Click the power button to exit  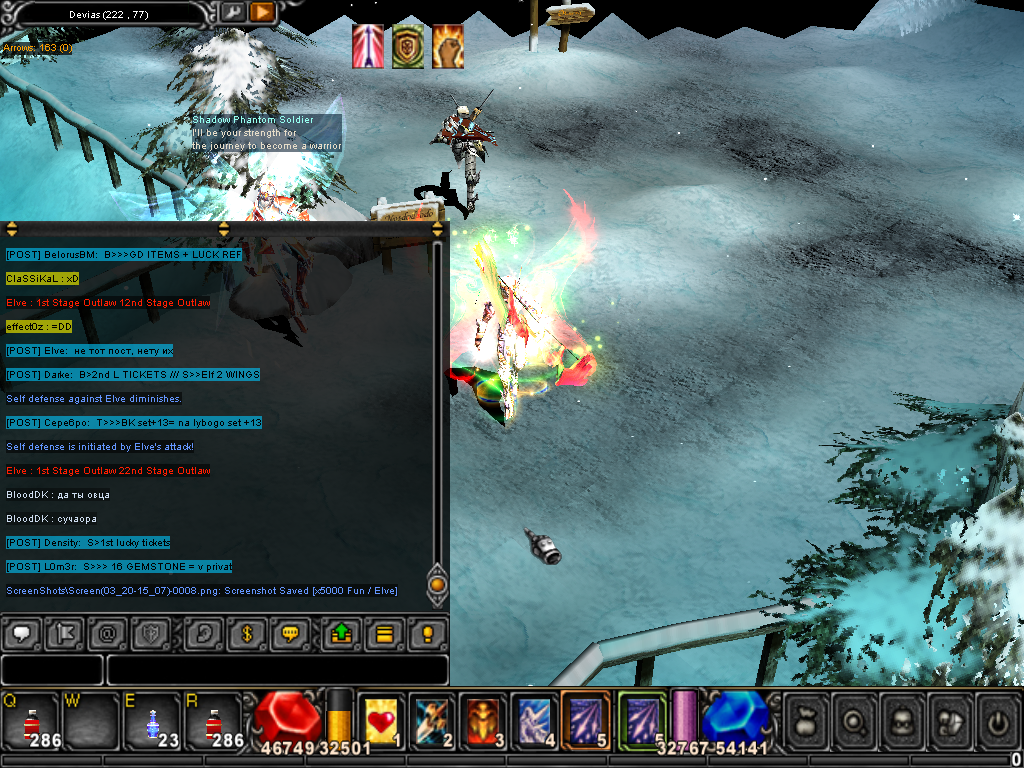(x=997, y=718)
